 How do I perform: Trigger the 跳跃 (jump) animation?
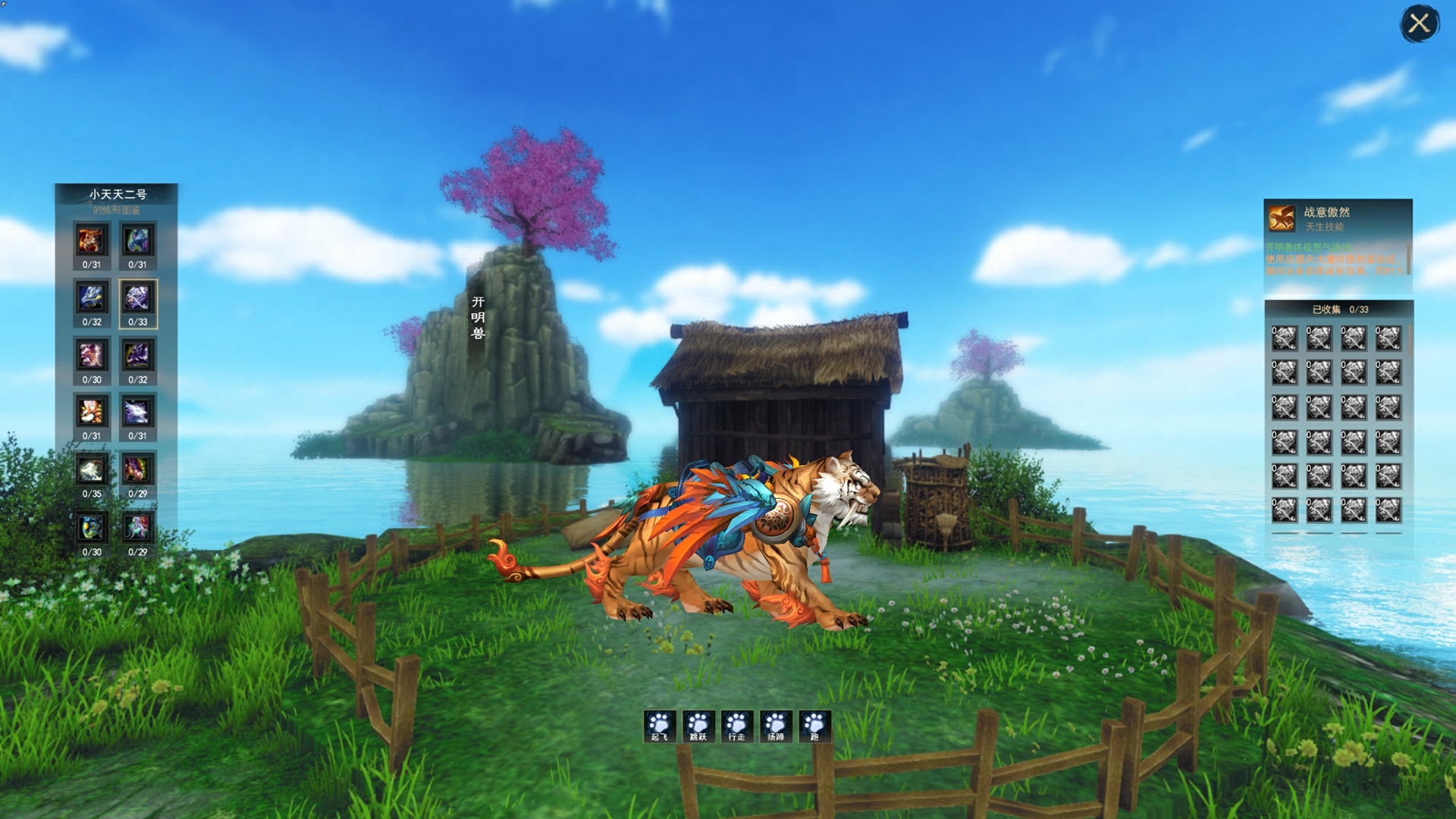(x=698, y=726)
